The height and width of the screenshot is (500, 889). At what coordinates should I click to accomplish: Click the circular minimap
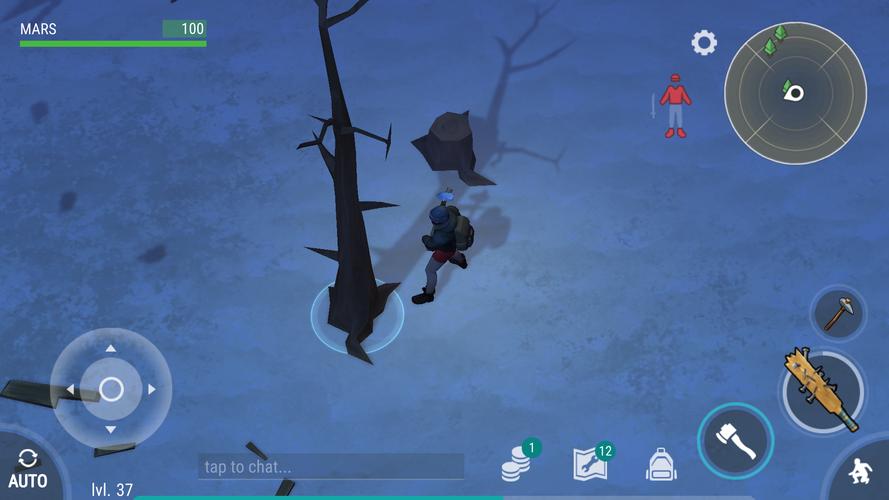795,93
